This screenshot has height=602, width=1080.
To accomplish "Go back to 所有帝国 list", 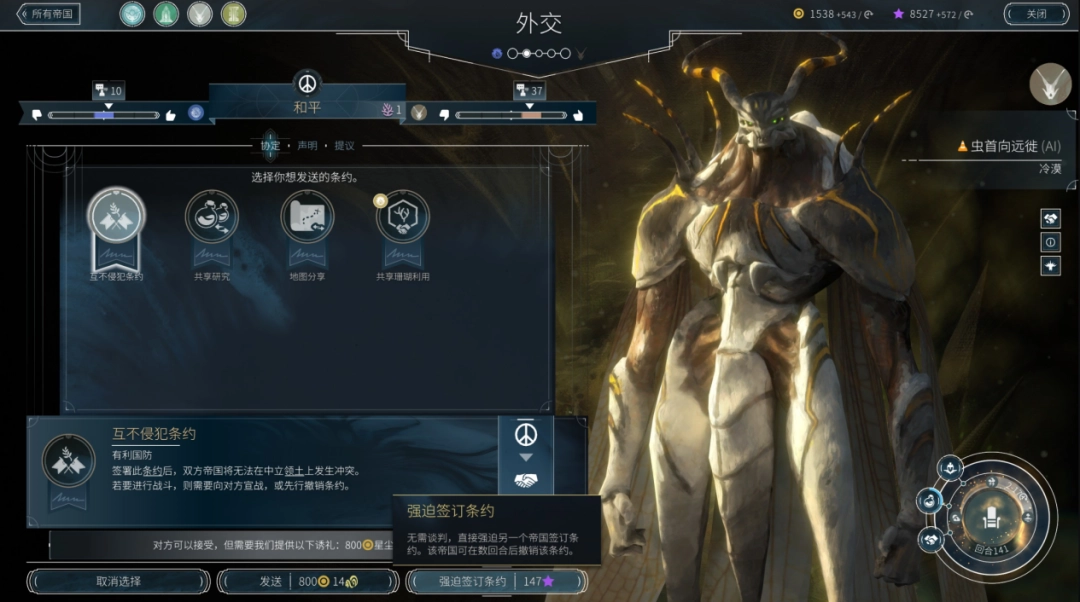I will tap(49, 14).
